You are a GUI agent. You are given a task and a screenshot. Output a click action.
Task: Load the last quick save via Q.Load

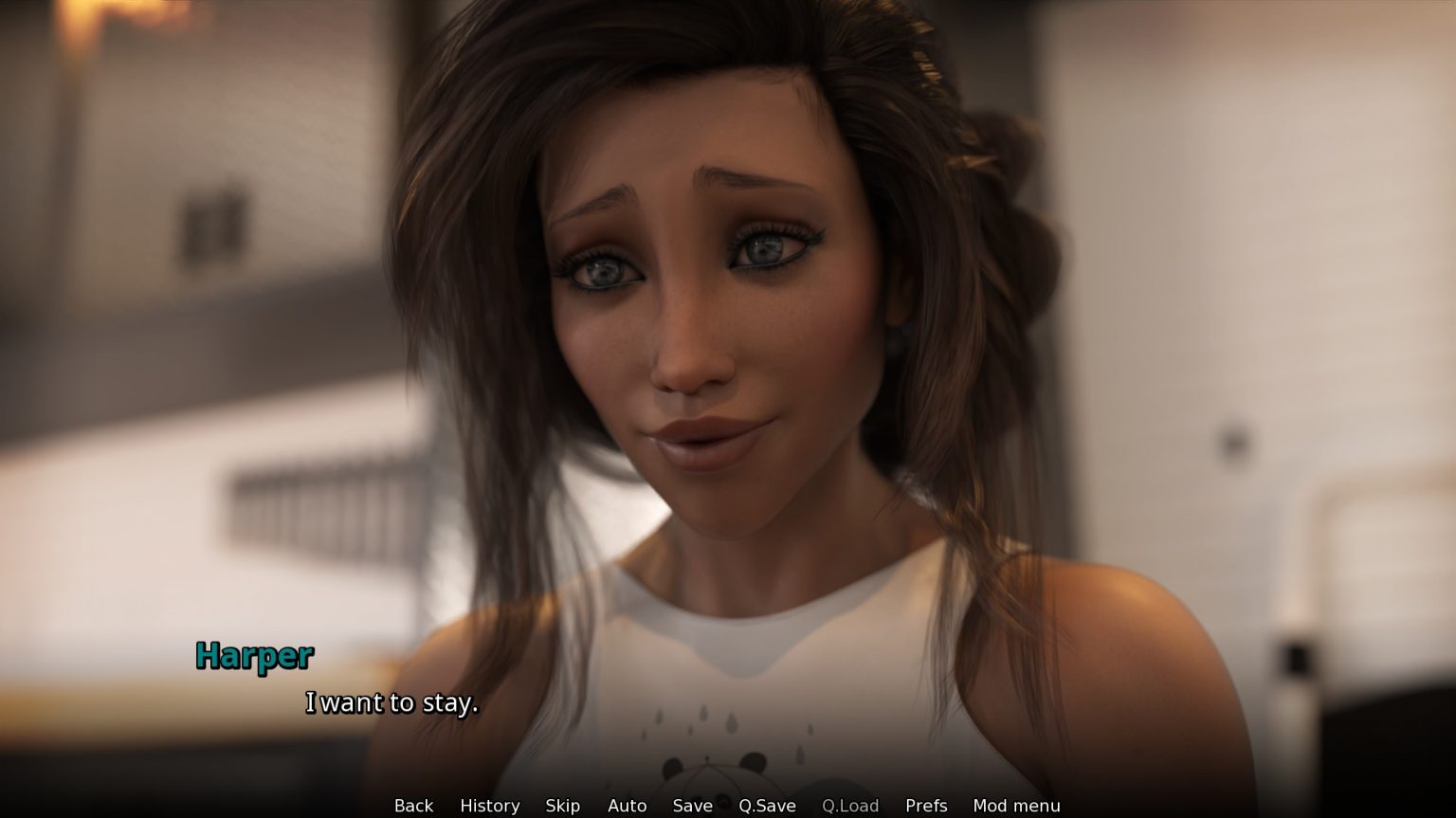(850, 805)
